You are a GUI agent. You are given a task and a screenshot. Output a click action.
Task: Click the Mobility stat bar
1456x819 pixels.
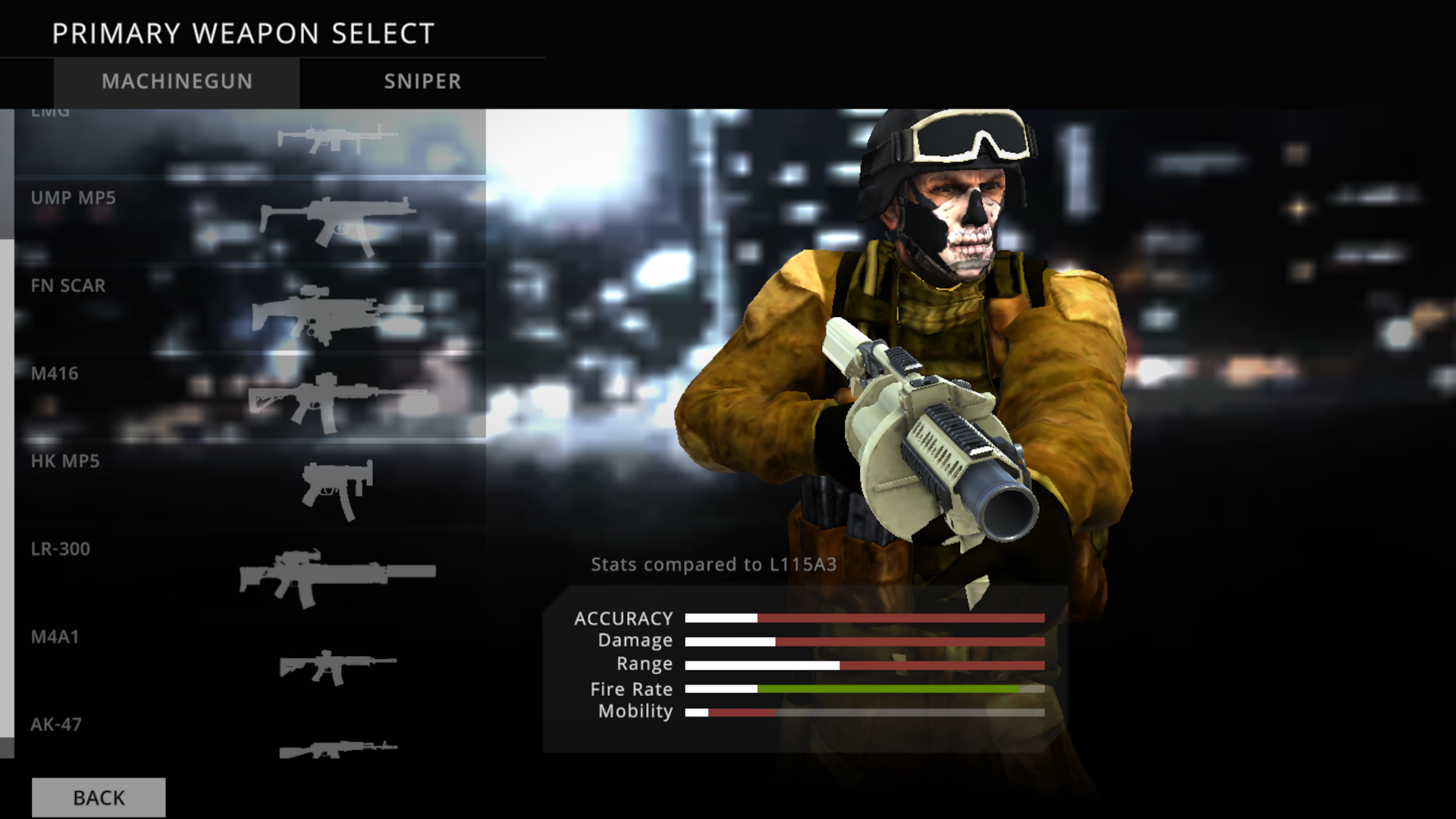864,712
